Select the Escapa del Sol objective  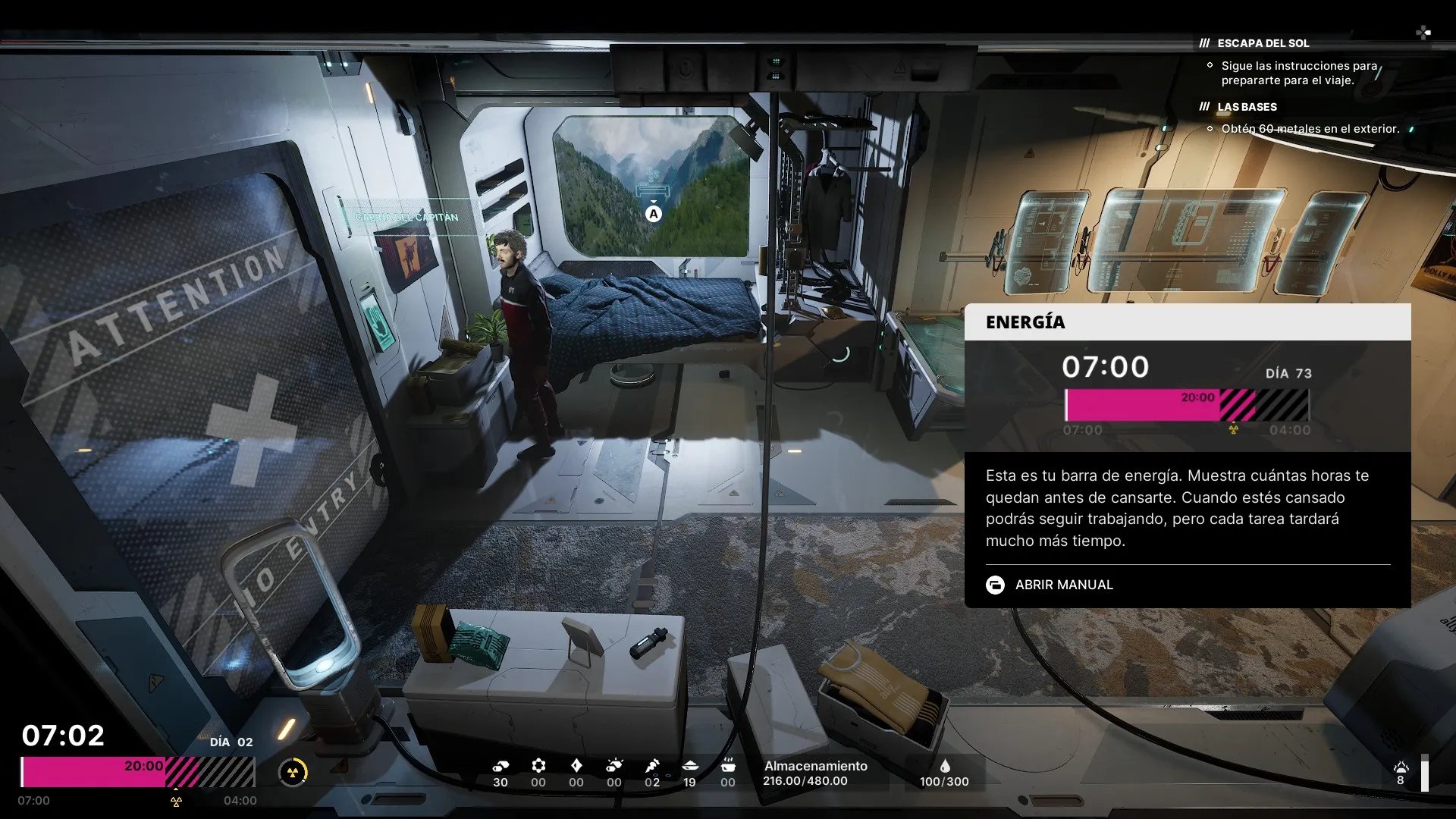click(x=1263, y=43)
